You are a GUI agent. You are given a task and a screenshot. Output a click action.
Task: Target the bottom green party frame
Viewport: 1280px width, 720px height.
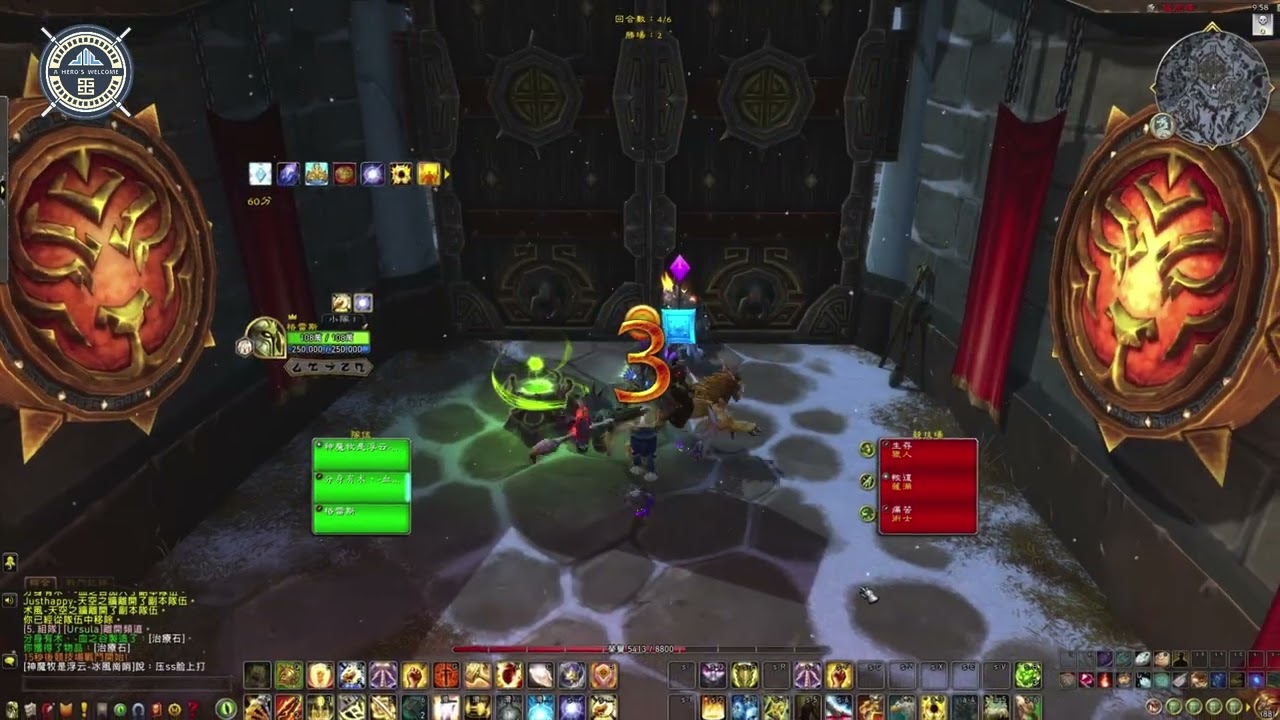point(361,518)
